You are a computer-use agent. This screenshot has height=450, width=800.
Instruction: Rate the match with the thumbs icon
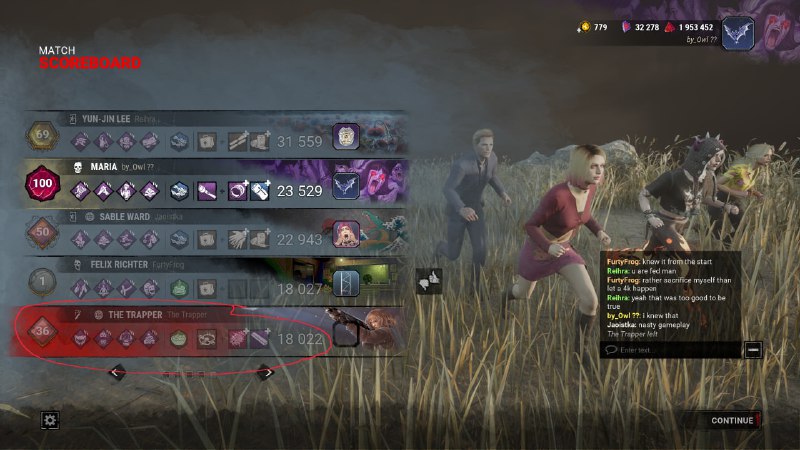(429, 282)
